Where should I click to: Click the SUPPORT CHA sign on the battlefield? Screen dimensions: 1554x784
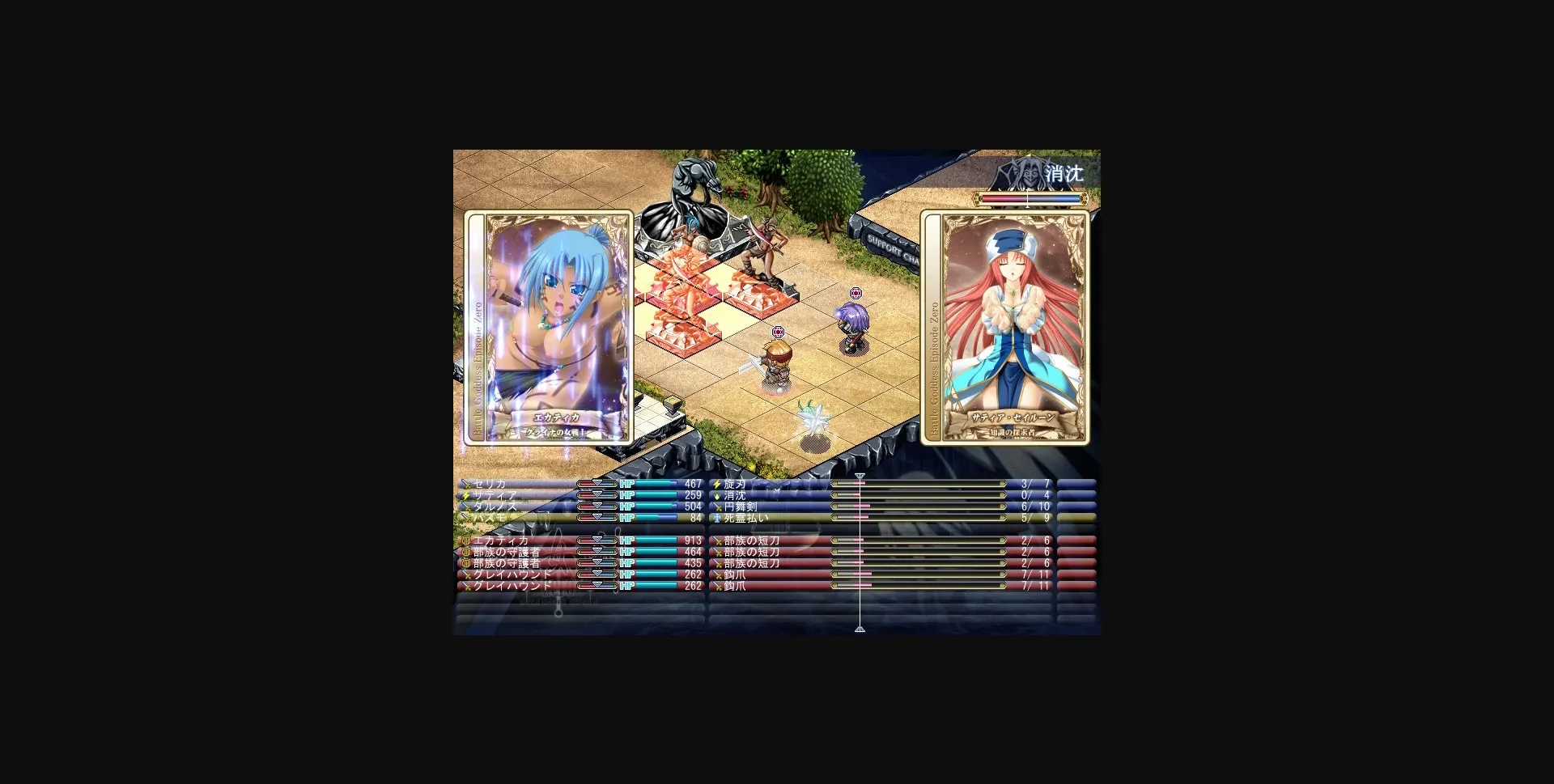(x=895, y=245)
